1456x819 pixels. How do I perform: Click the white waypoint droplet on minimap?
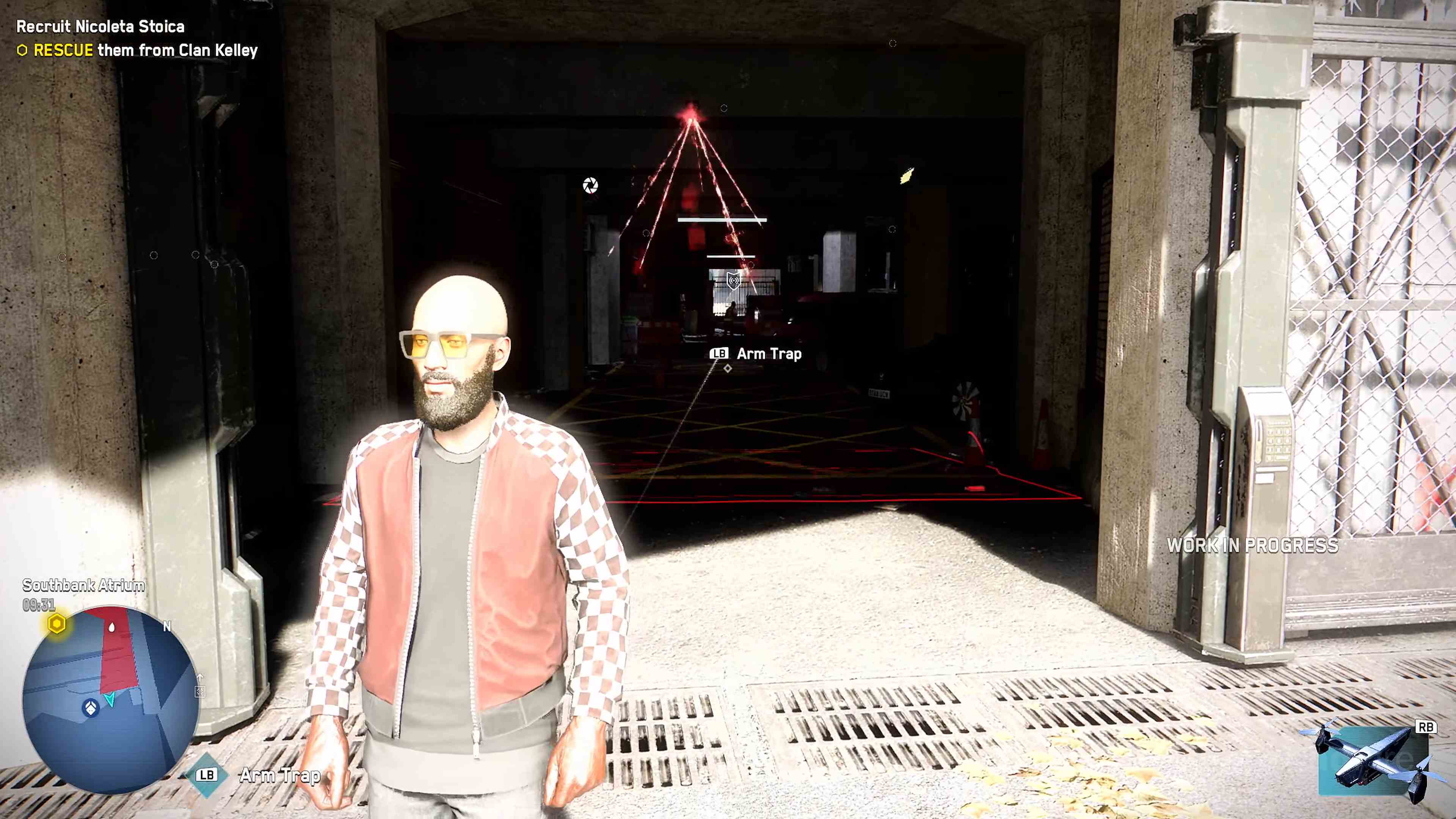pyautogui.click(x=112, y=628)
